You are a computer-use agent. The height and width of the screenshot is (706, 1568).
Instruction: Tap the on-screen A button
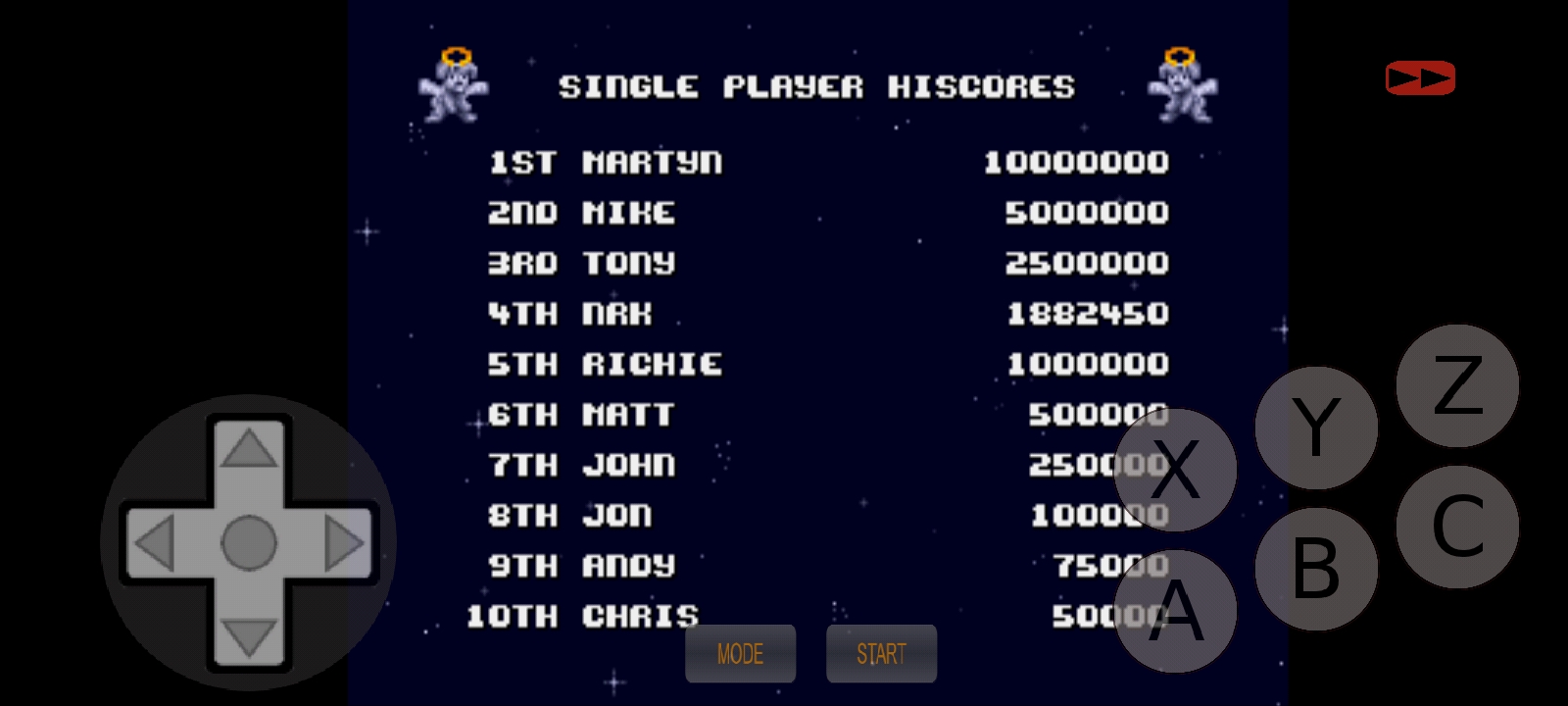[x=1175, y=611]
